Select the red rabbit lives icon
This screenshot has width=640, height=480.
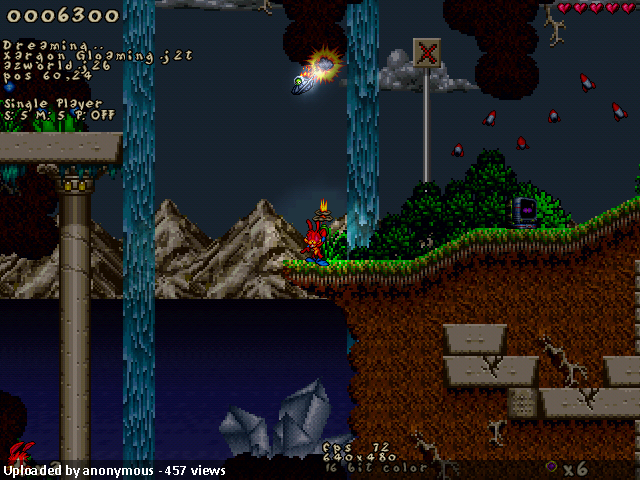tap(20, 452)
